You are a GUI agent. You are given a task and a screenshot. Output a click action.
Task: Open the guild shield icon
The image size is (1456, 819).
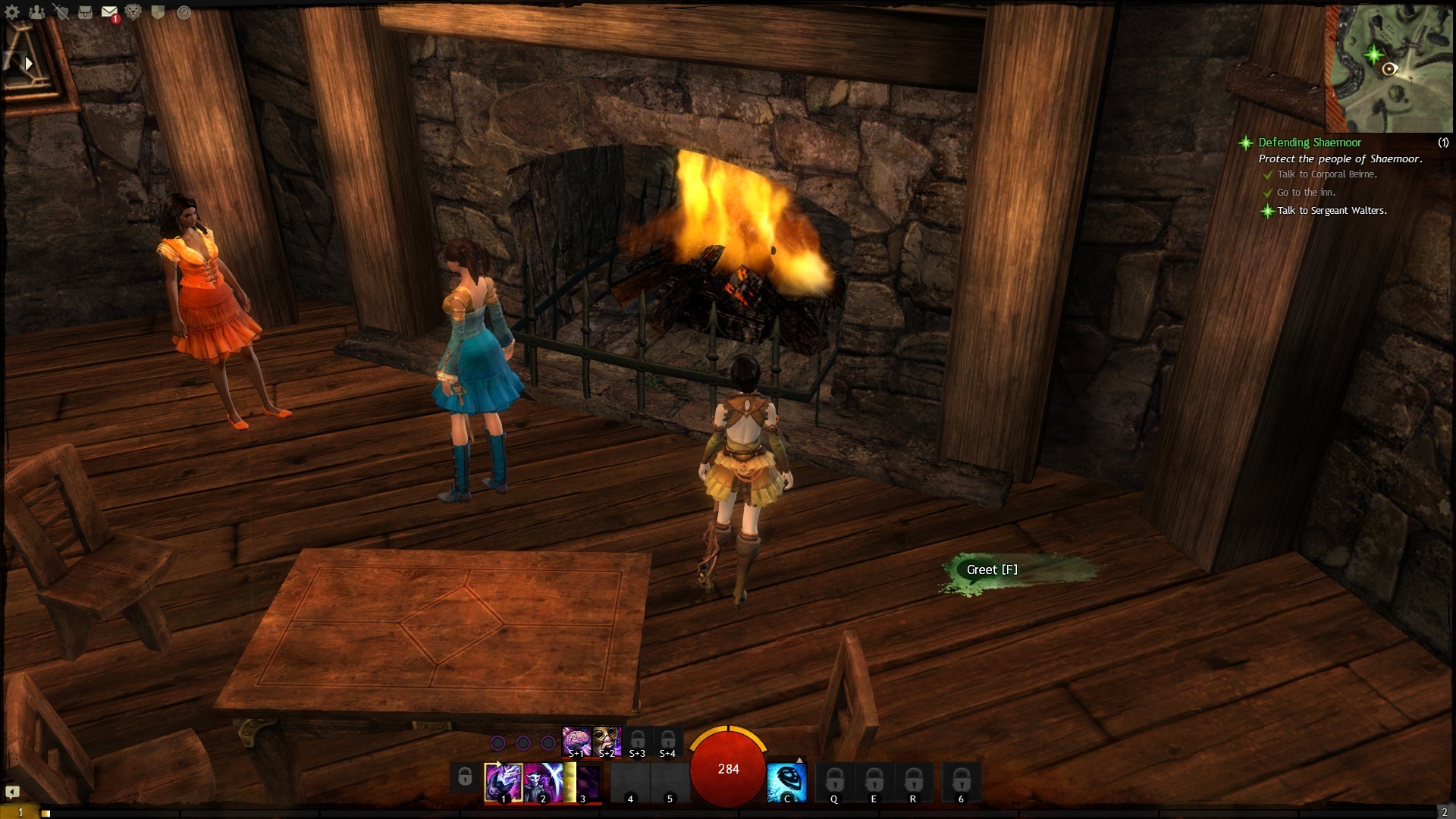click(158, 12)
